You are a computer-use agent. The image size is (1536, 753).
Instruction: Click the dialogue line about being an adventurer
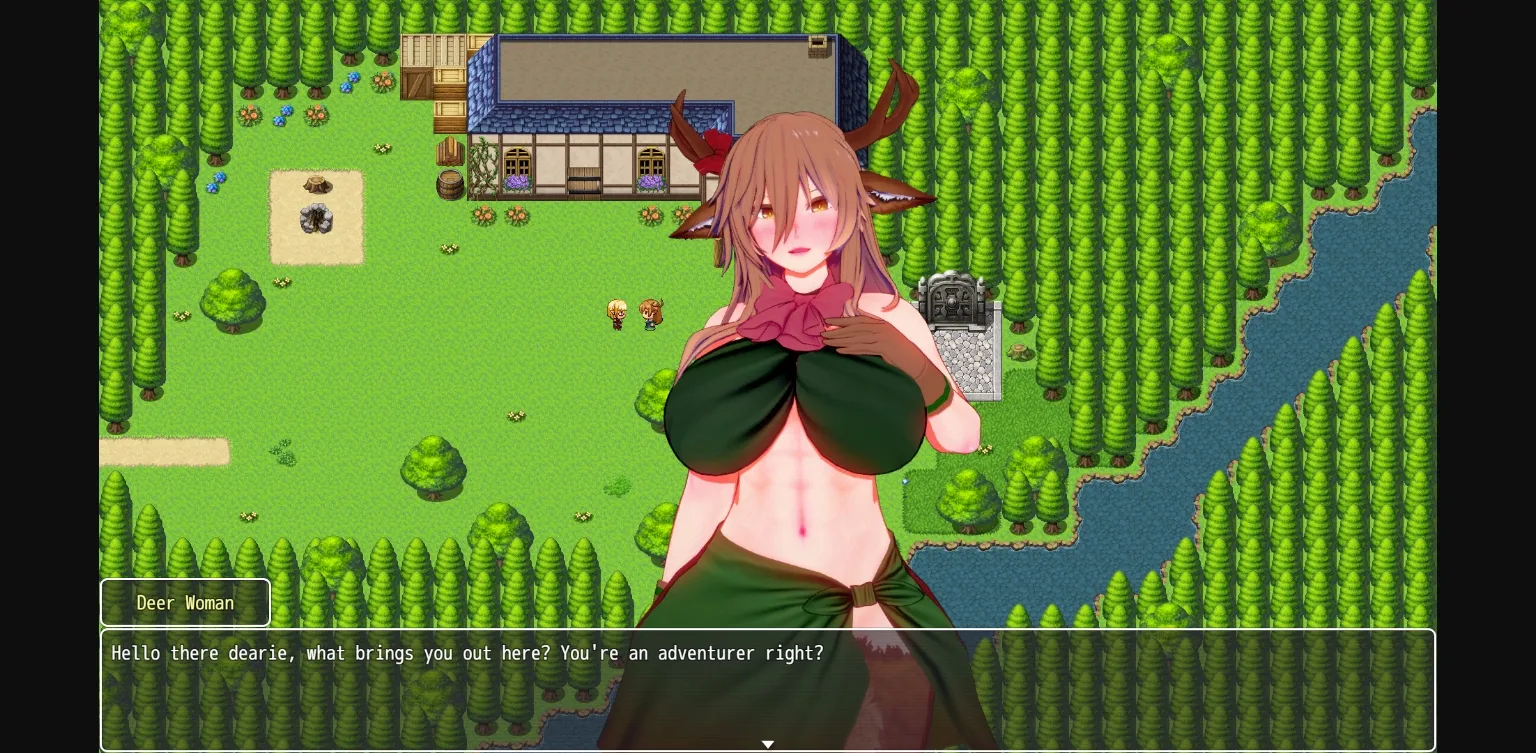coord(468,653)
